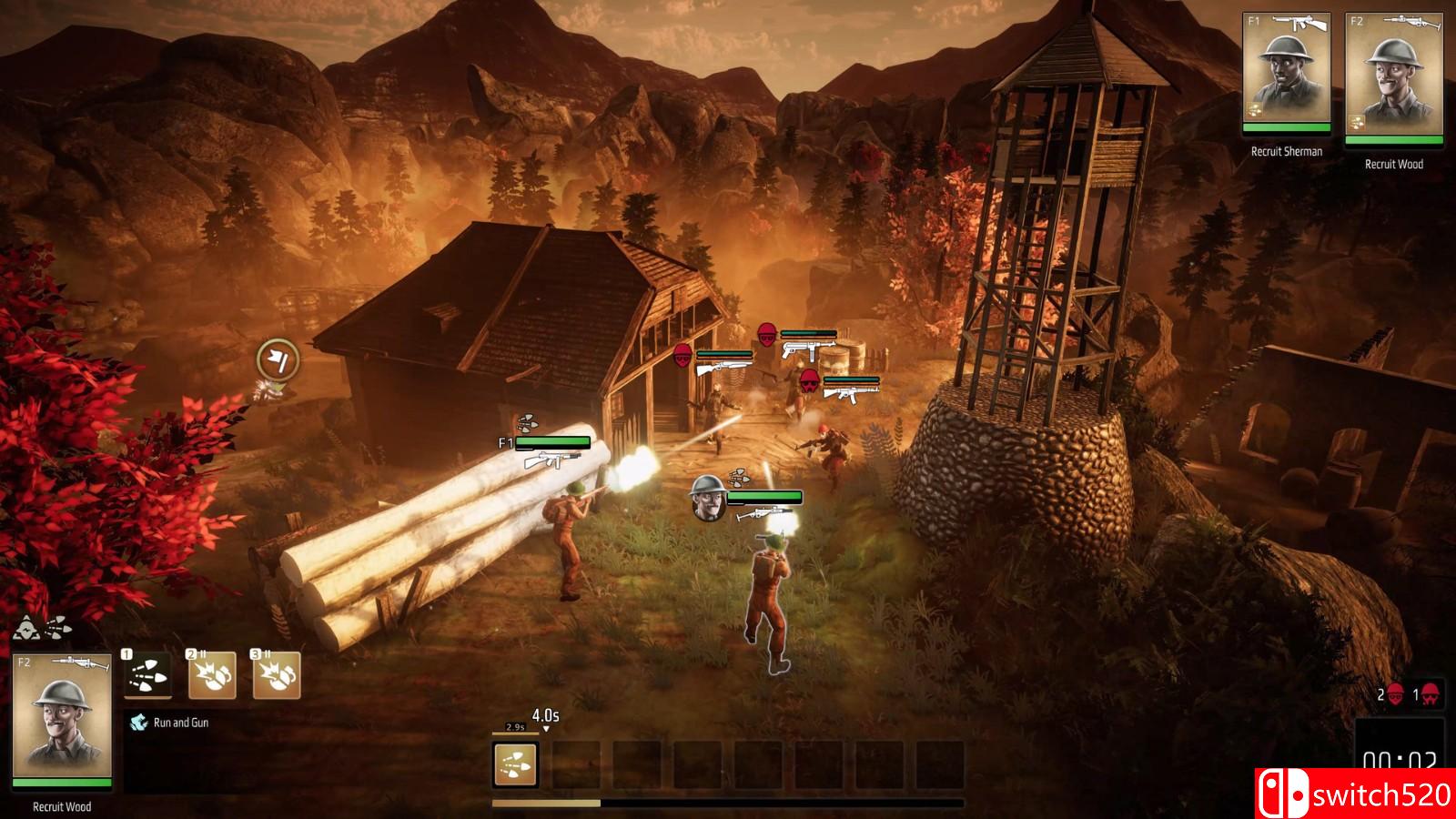Use the grenade ability numbered 2
The width and height of the screenshot is (1456, 819).
tap(211, 675)
